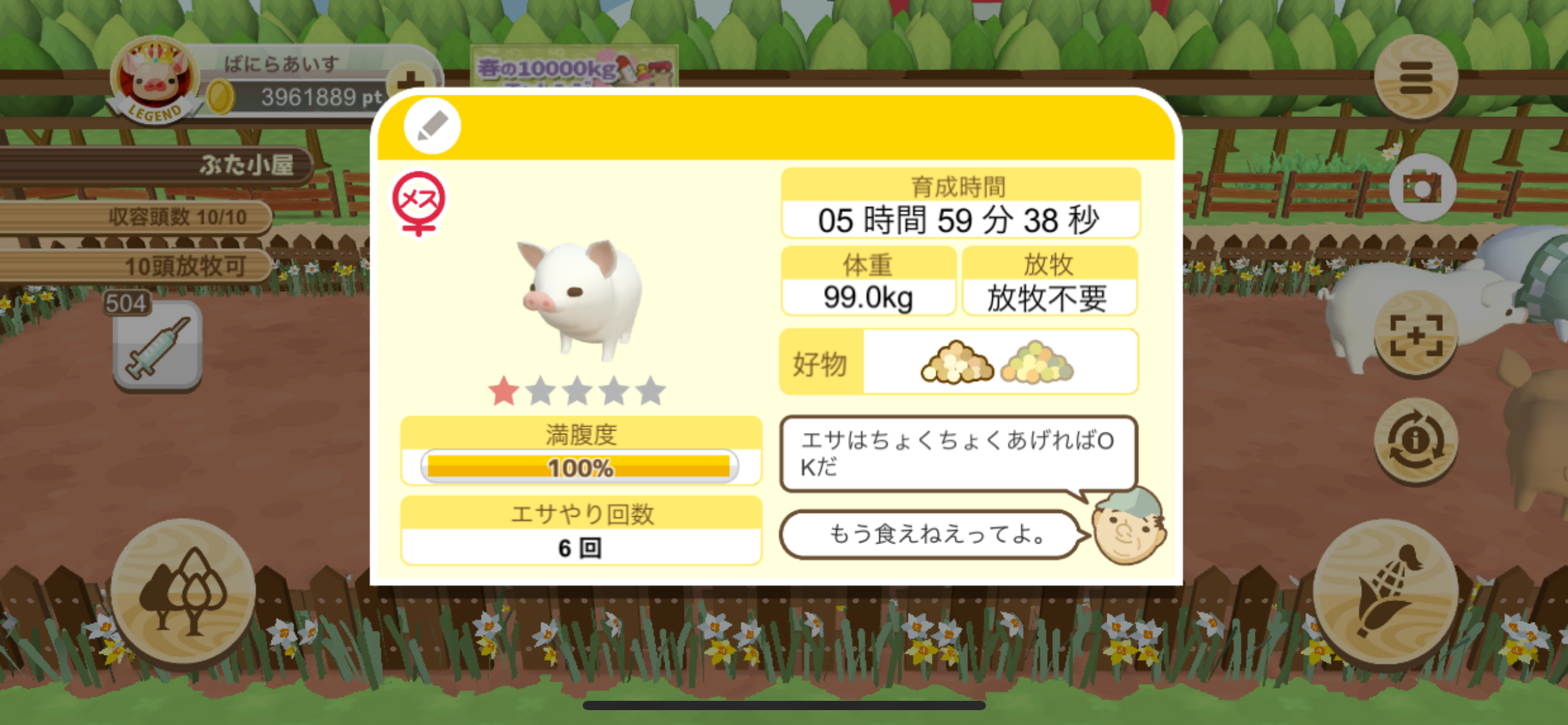Activate the focus target frame button
The height and width of the screenshot is (725, 1568).
pos(1416,335)
